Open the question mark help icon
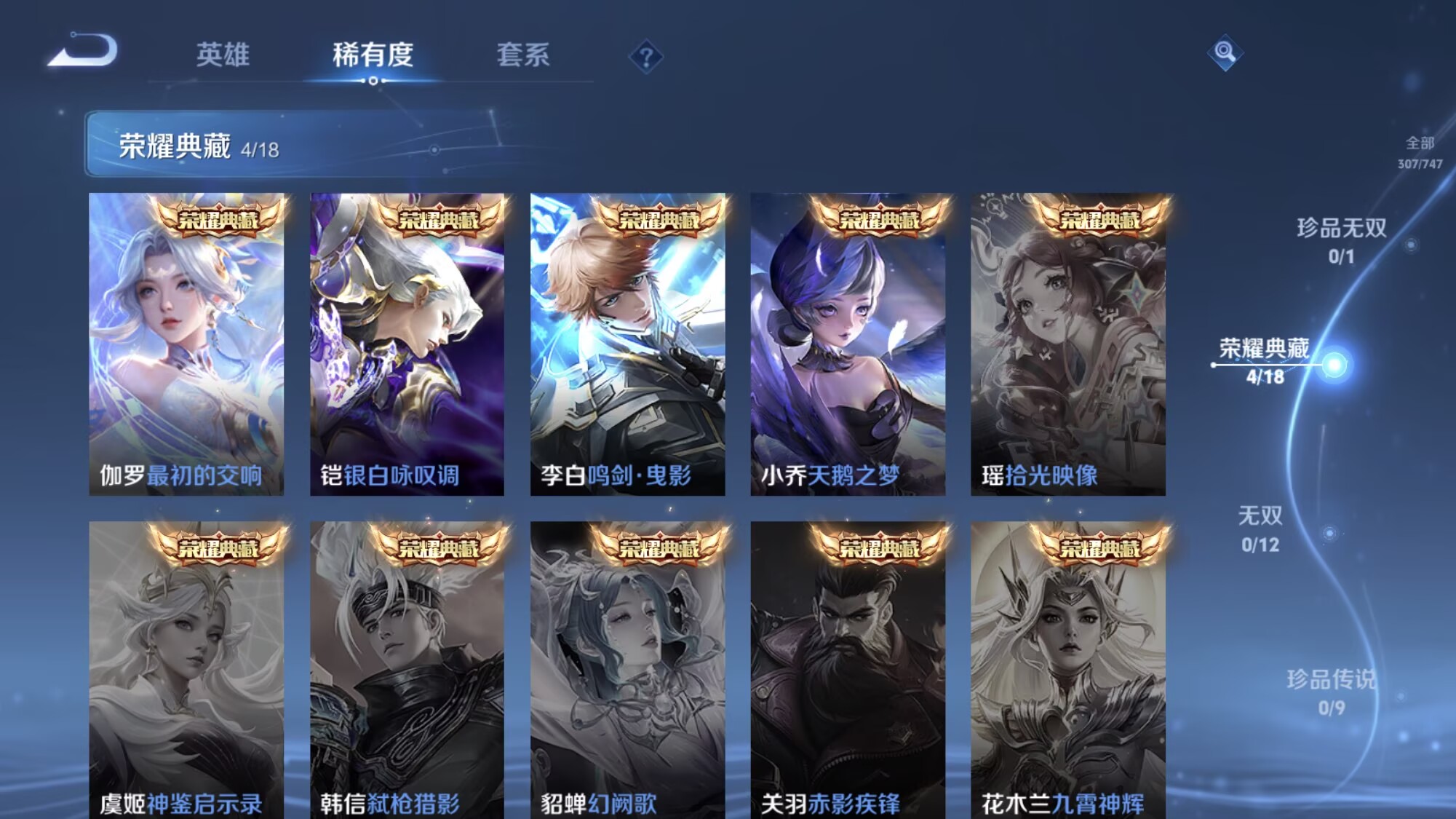The width and height of the screenshot is (1456, 819). pyautogui.click(x=645, y=57)
